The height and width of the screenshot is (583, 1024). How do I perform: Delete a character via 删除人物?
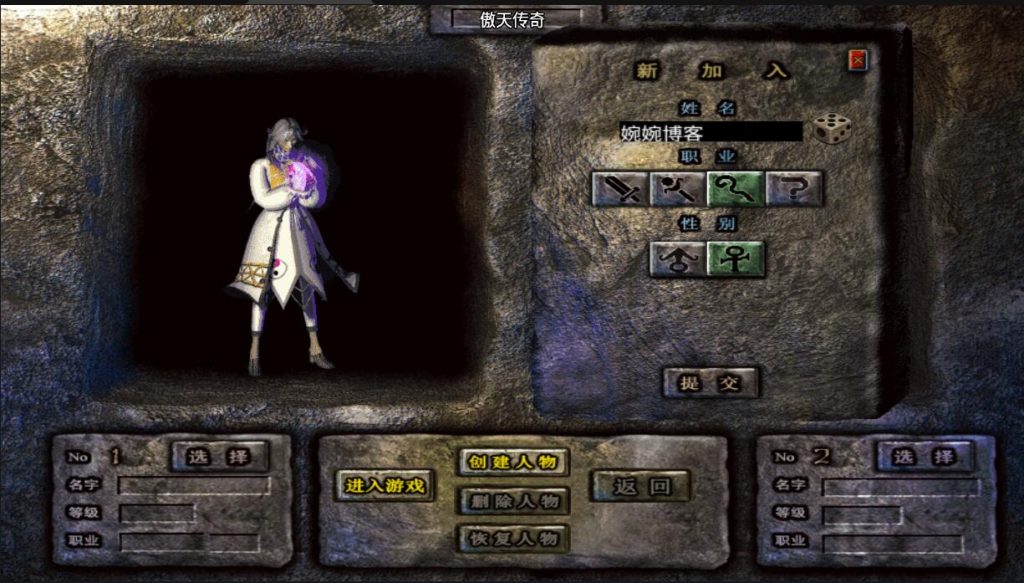[x=513, y=500]
